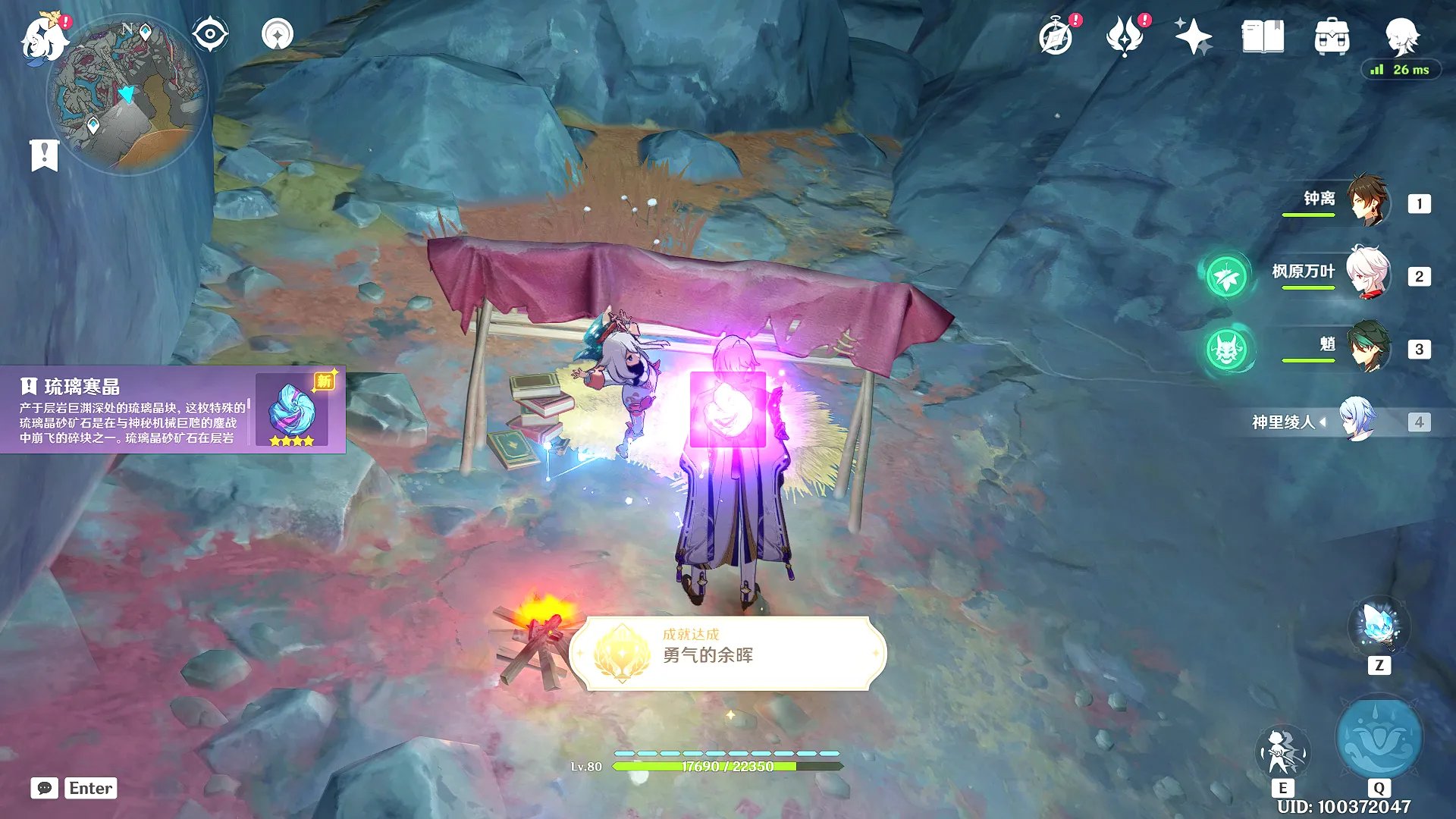This screenshot has height=819, width=1456.
Task: Activate the elemental burst icon
Action: pyautogui.click(x=1379, y=739)
